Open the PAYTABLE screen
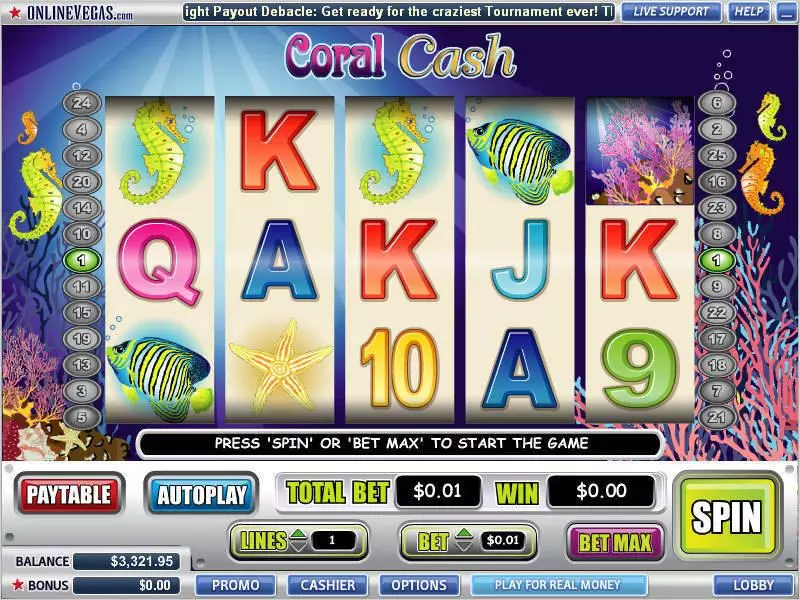This screenshot has height=600, width=800. click(x=69, y=493)
